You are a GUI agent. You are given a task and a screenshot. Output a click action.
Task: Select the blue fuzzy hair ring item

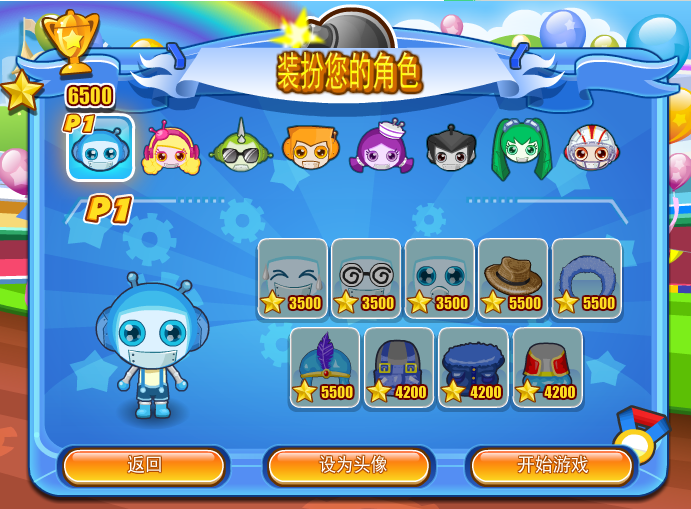coord(586,278)
